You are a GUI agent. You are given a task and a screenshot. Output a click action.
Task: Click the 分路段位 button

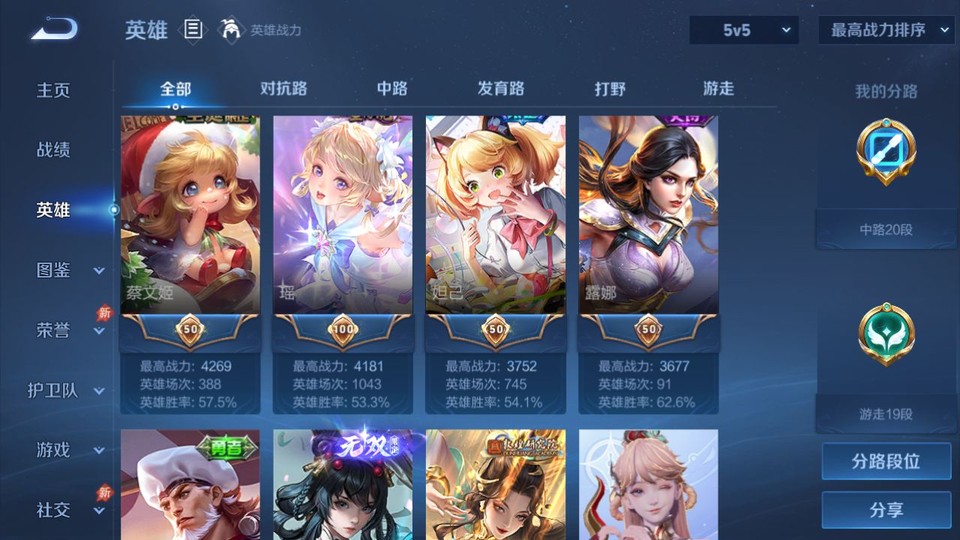[x=886, y=462]
